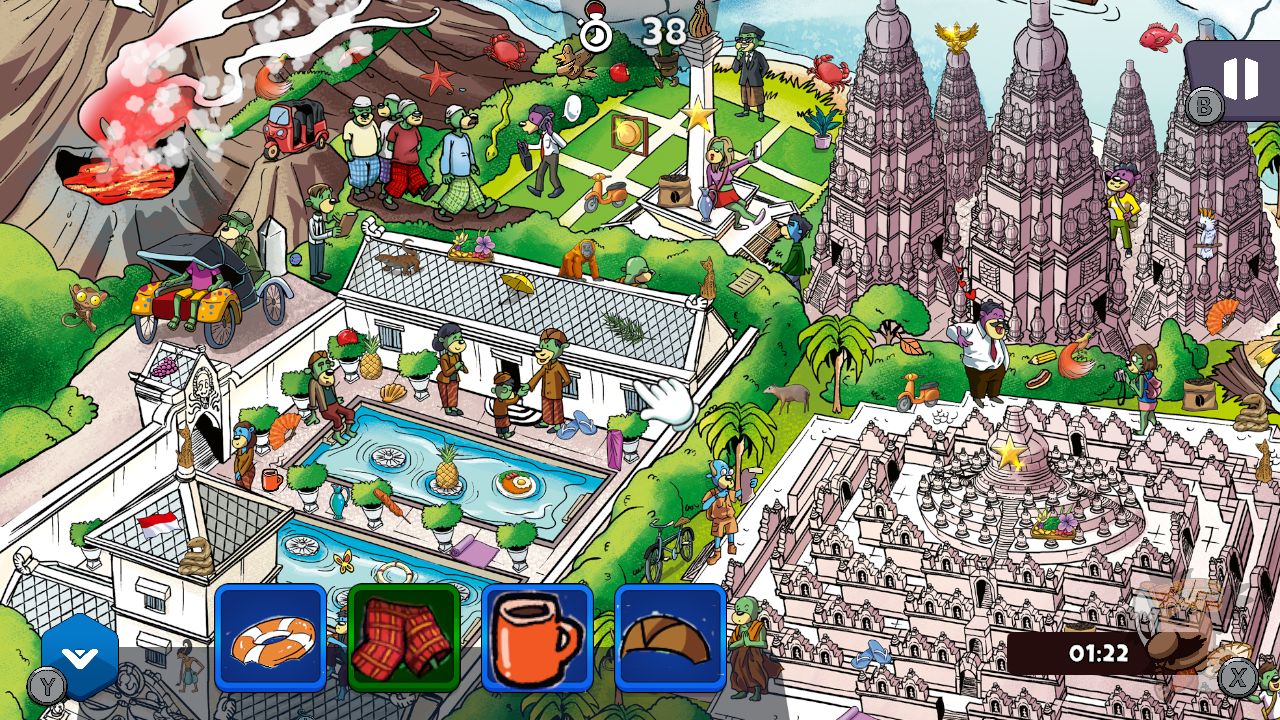The height and width of the screenshot is (720, 1280).
Task: Click the monkey on the left cliff
Action: [x=85, y=300]
